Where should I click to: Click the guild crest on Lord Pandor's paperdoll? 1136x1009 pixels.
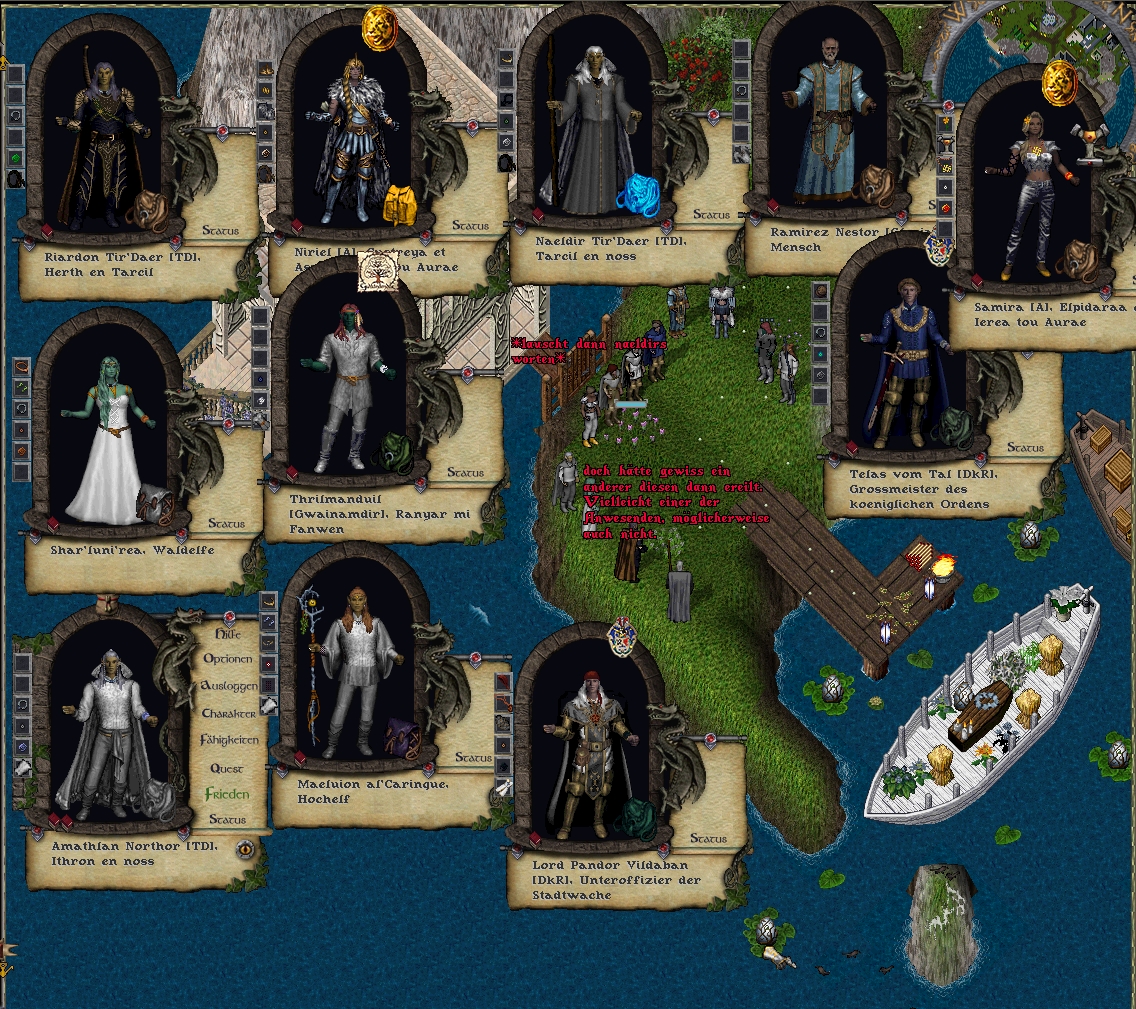coord(622,636)
